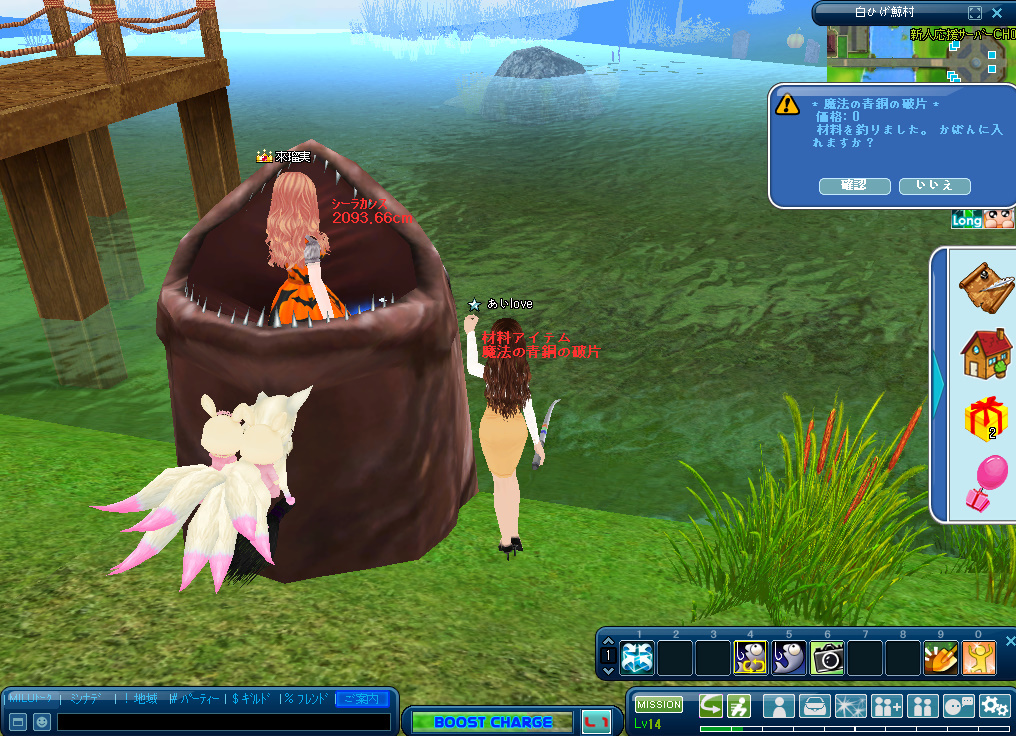Open the bag inventory icon
This screenshot has height=736, width=1016.
[x=816, y=706]
